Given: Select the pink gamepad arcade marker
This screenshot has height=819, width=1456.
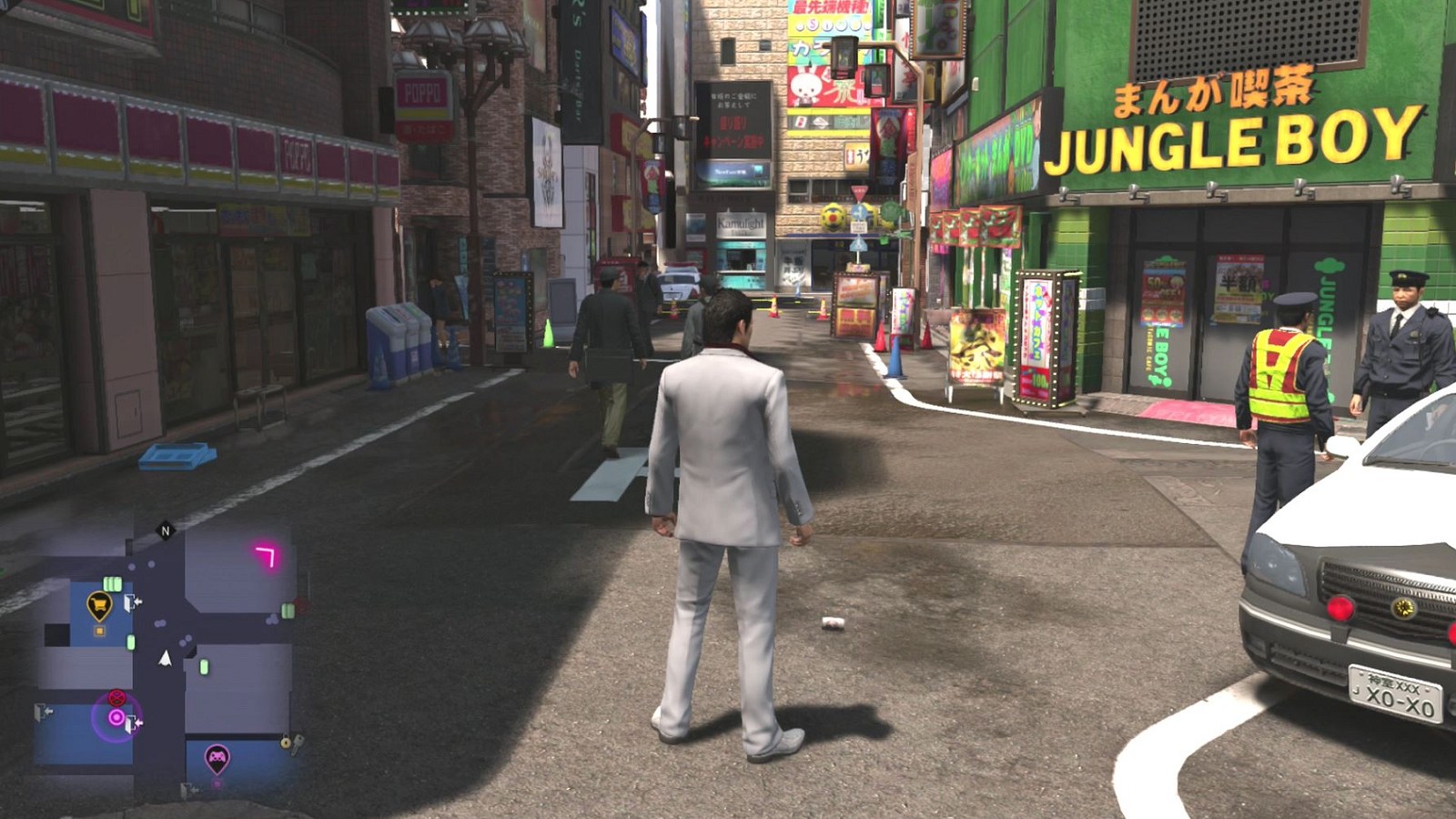Looking at the screenshot, I should pos(217,756).
